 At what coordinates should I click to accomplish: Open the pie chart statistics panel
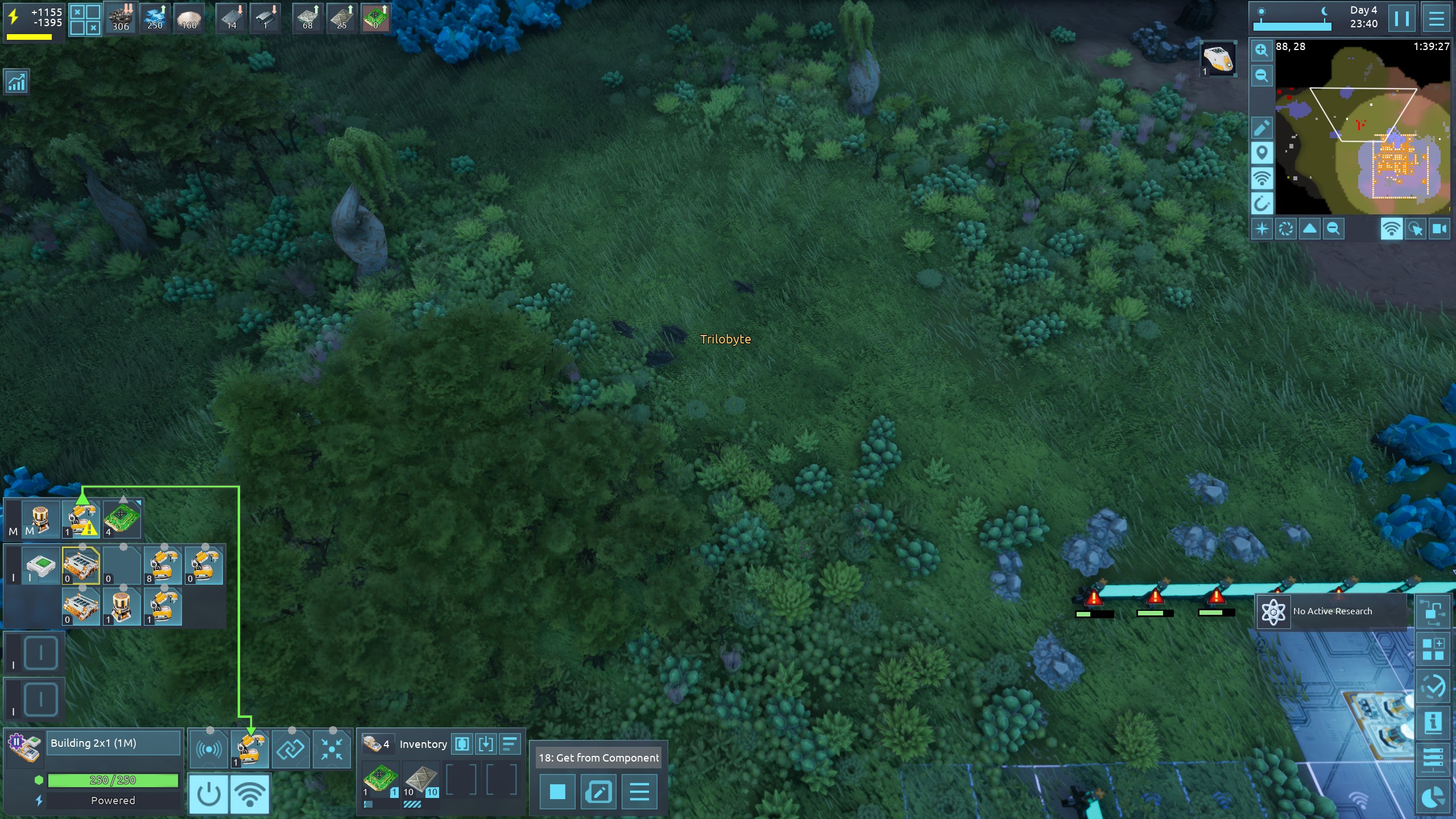click(1433, 797)
